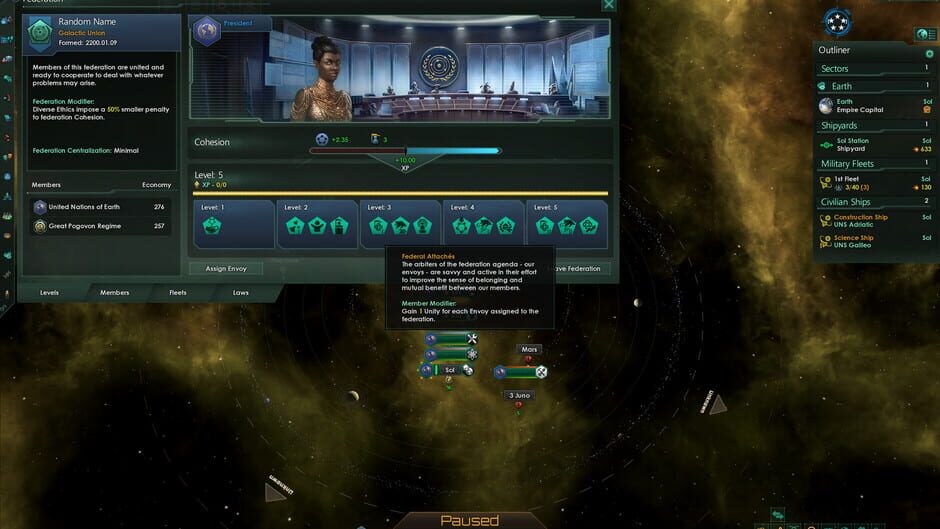
Task: Go to the Laws tab
Action: pyautogui.click(x=241, y=293)
